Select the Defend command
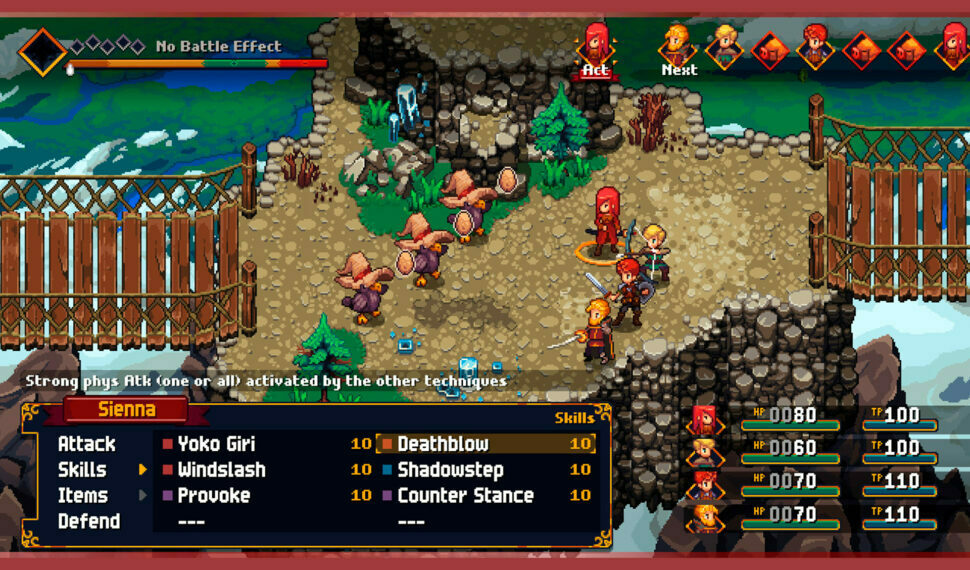Viewport: 970px width, 570px height. pos(88,522)
